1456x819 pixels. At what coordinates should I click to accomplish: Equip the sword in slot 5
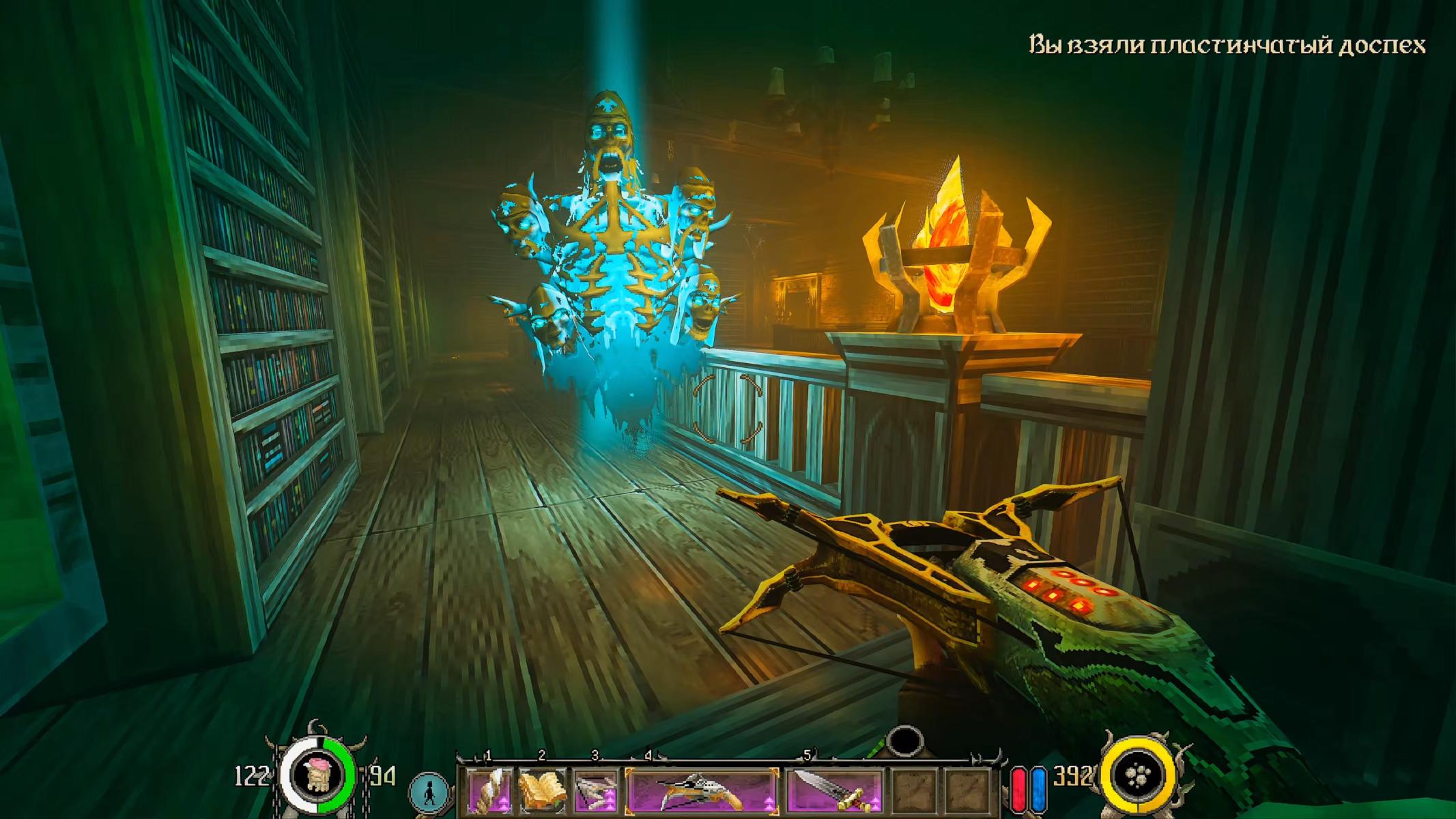[834, 790]
